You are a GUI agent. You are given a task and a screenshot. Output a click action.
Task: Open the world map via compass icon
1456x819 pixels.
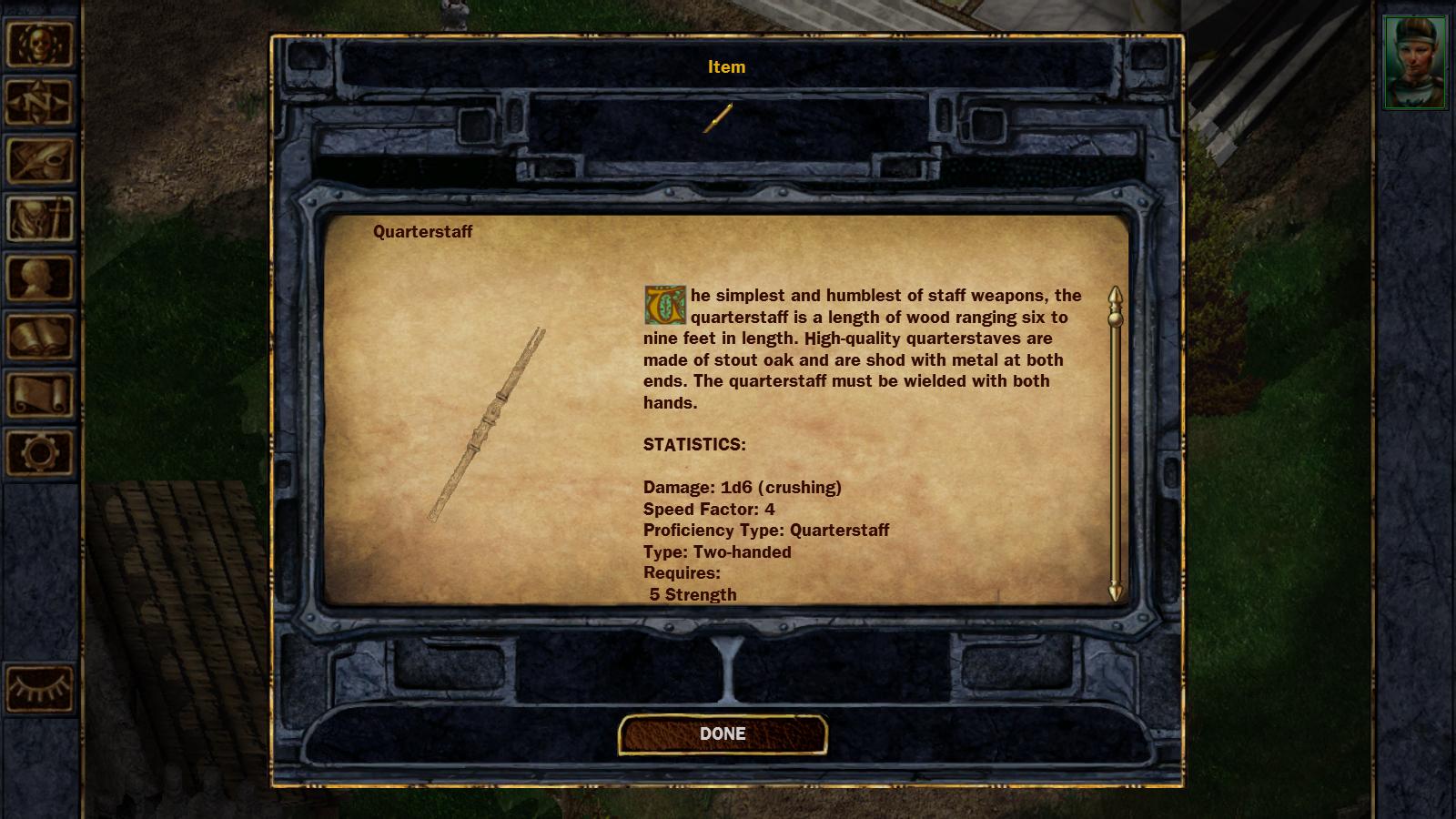41,102
